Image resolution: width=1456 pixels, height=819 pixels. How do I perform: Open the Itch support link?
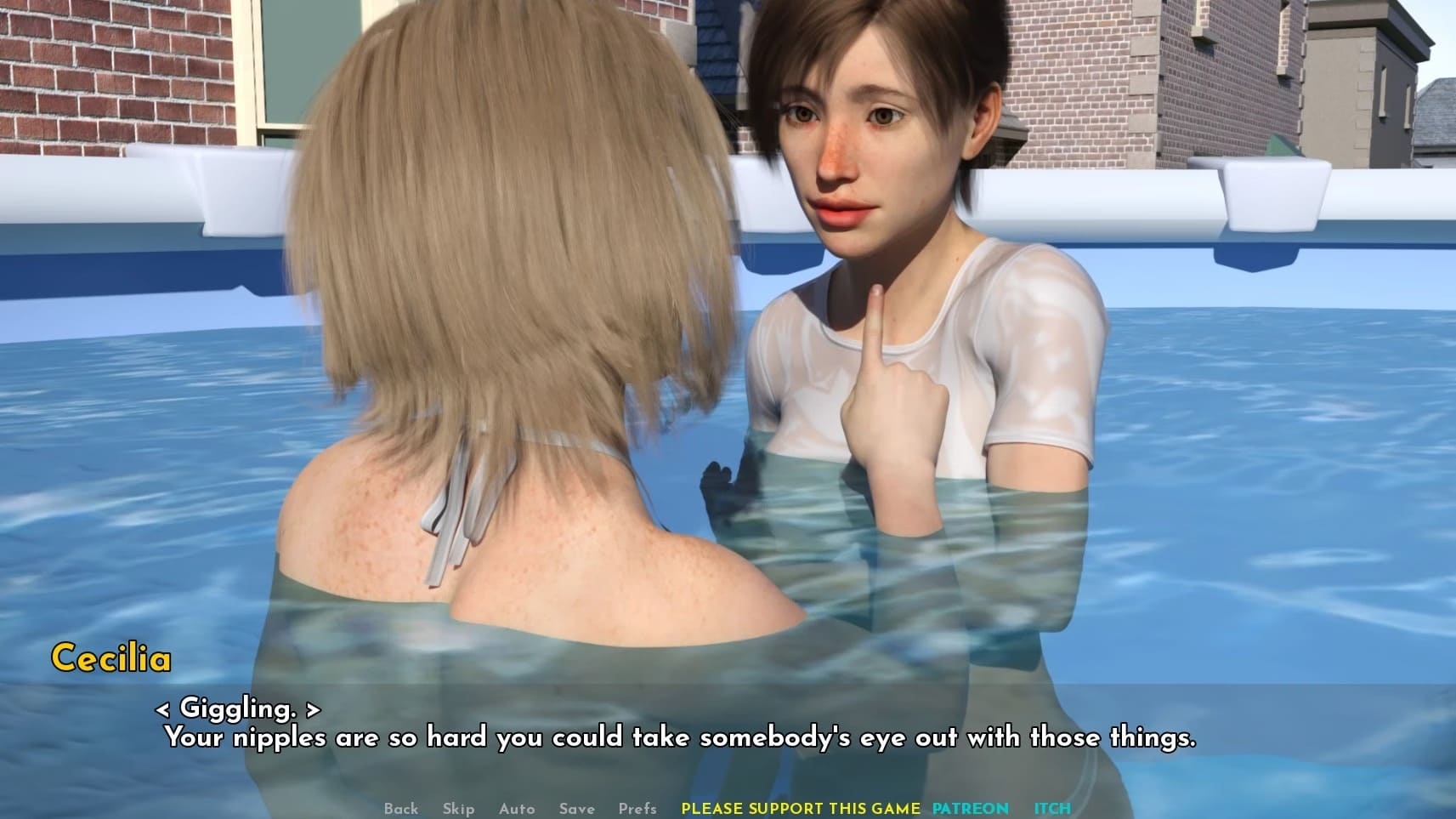(1052, 809)
